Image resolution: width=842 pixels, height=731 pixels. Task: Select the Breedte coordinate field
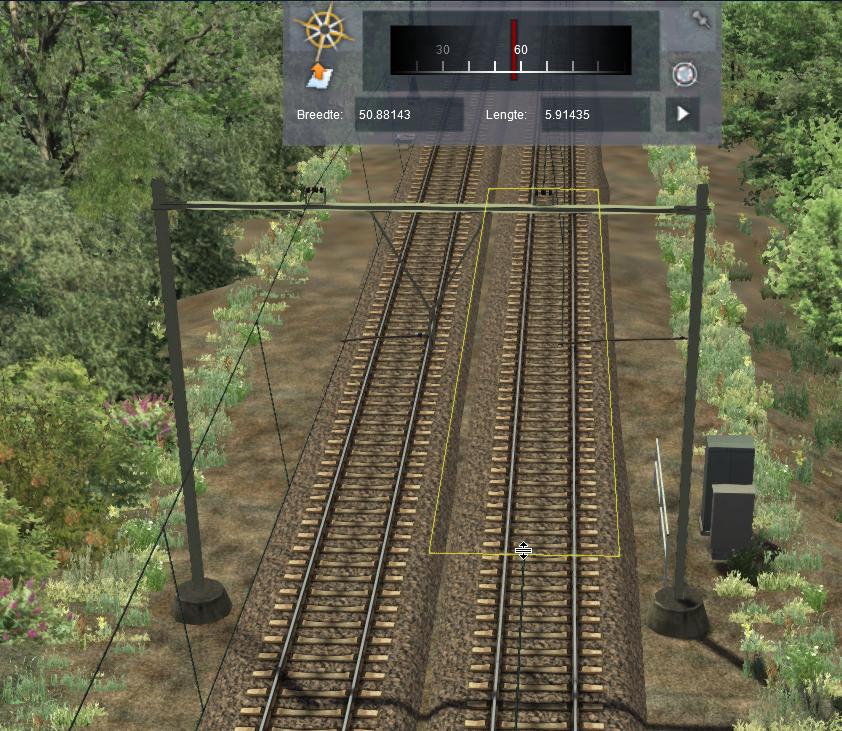tap(409, 115)
